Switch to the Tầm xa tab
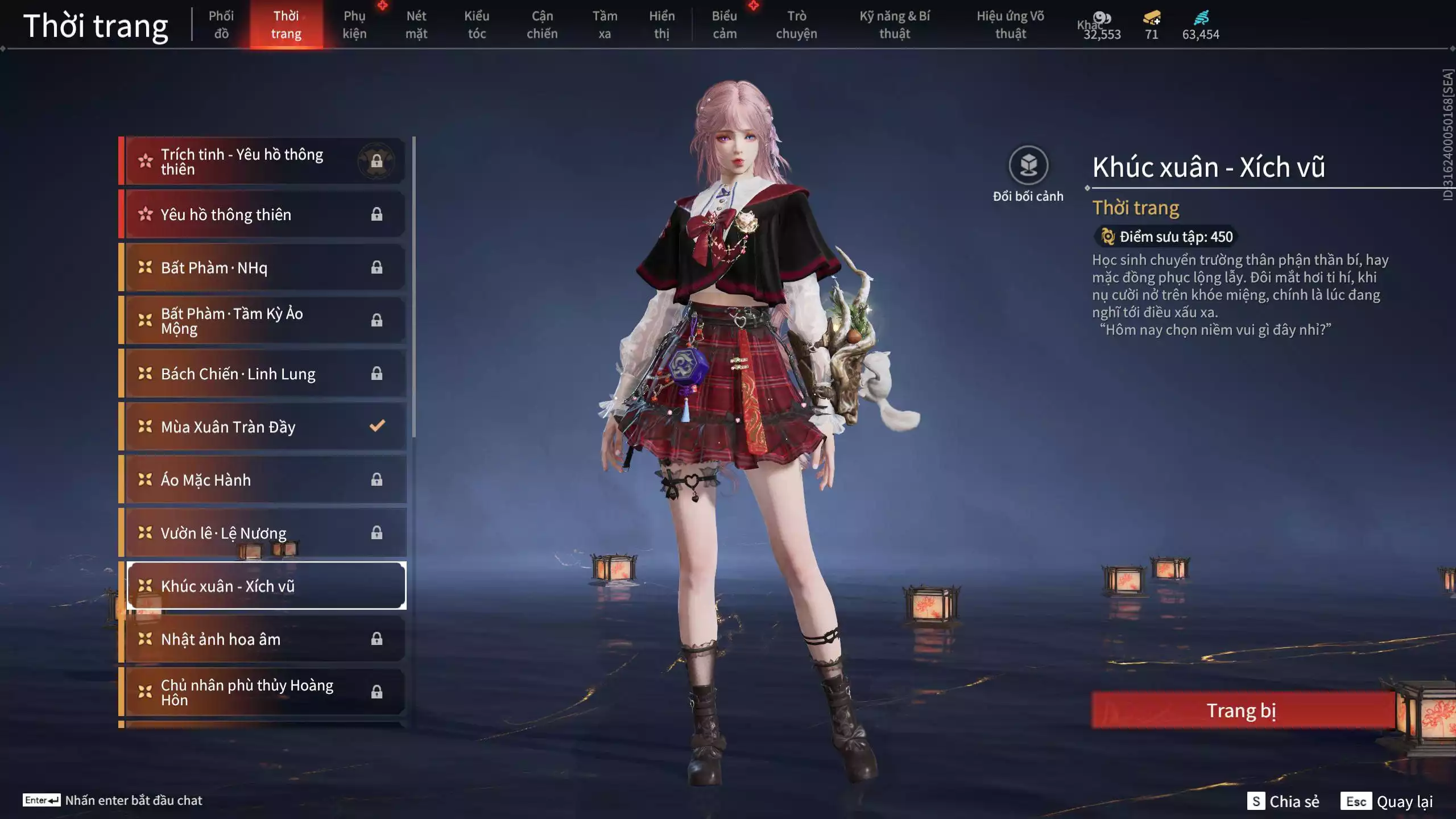1456x819 pixels. pos(605,24)
